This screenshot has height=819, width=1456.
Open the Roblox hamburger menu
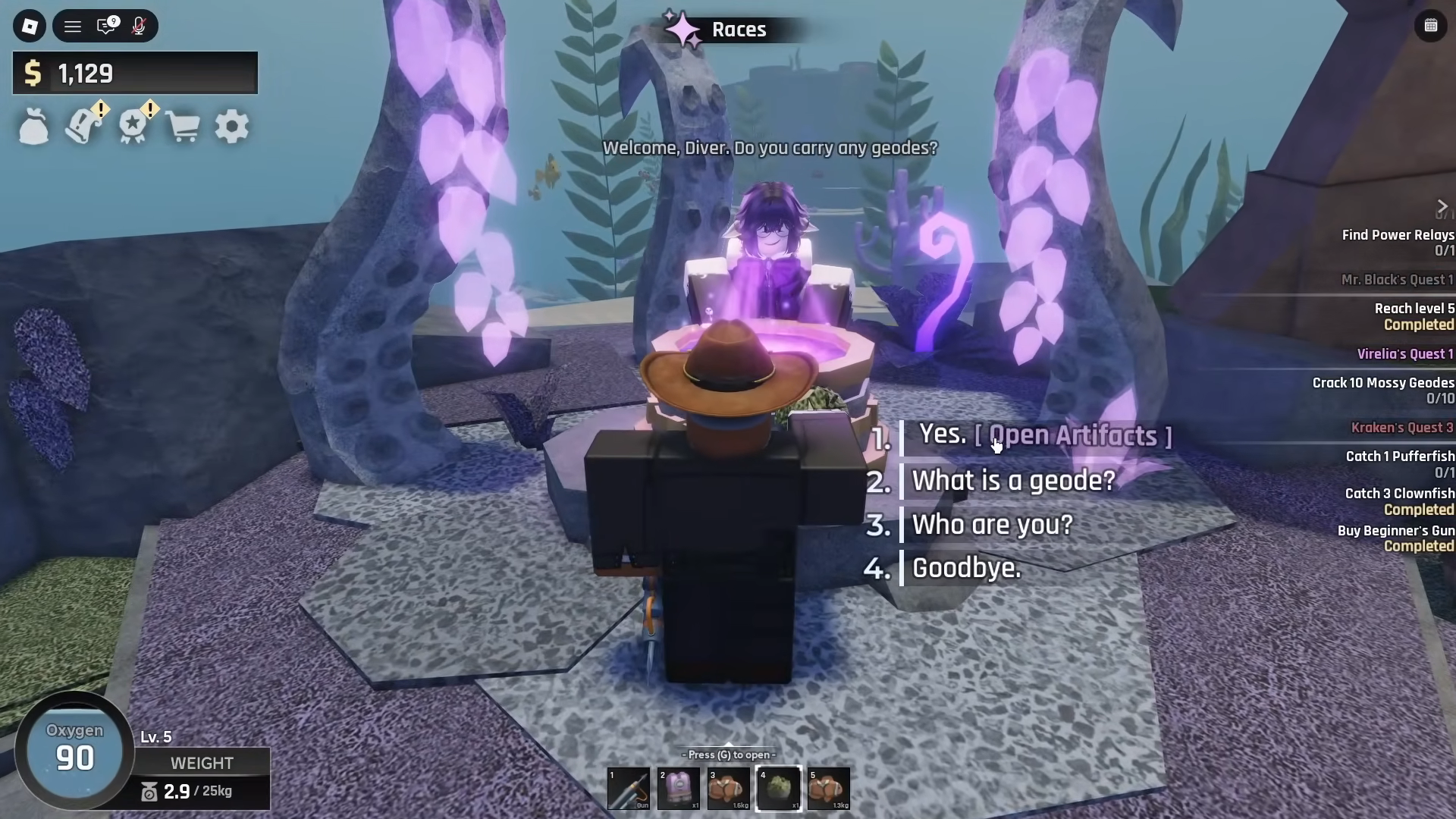click(73, 26)
